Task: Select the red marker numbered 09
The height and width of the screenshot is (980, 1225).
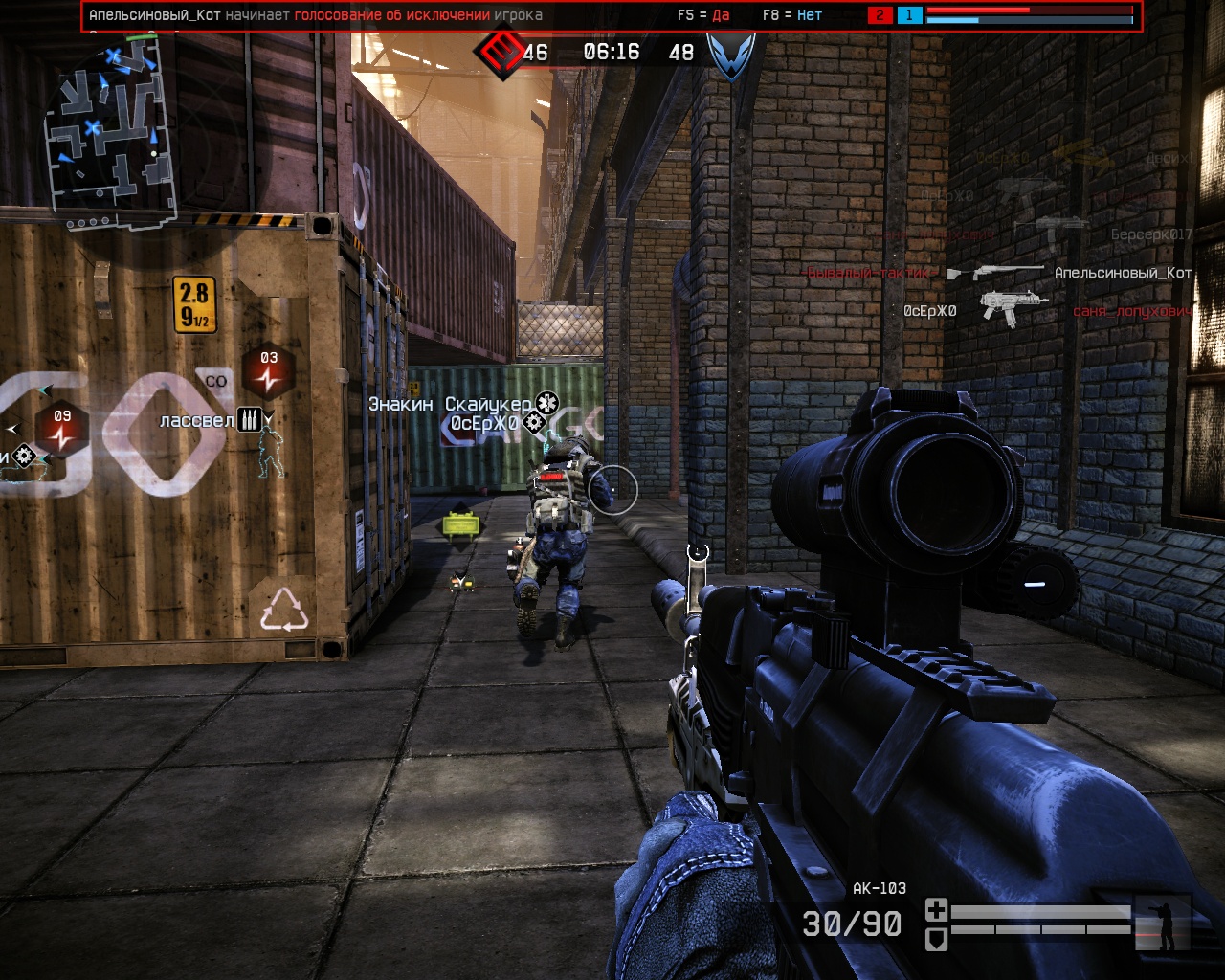Action: [62, 428]
